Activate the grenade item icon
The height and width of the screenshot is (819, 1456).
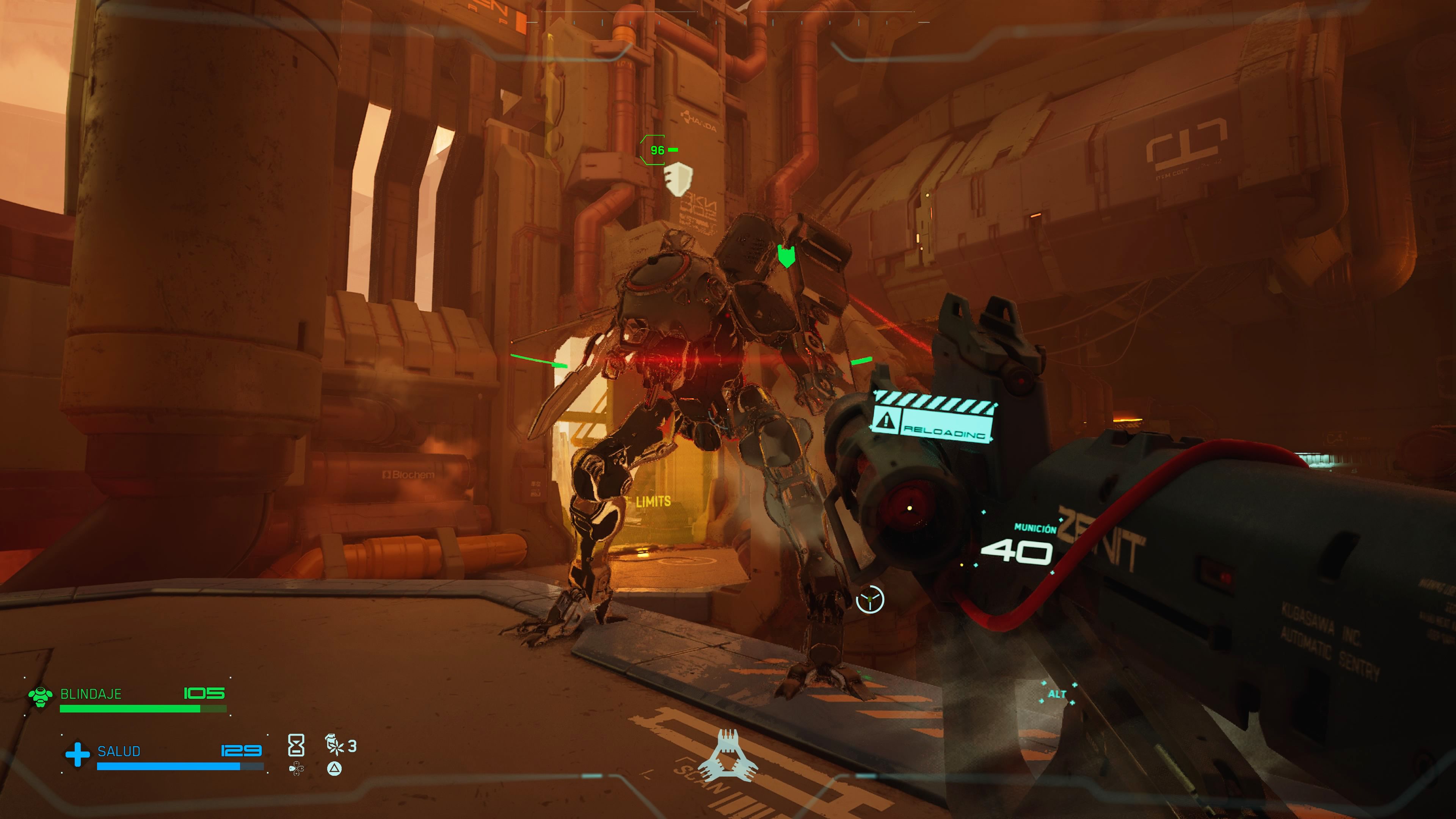pyautogui.click(x=334, y=744)
